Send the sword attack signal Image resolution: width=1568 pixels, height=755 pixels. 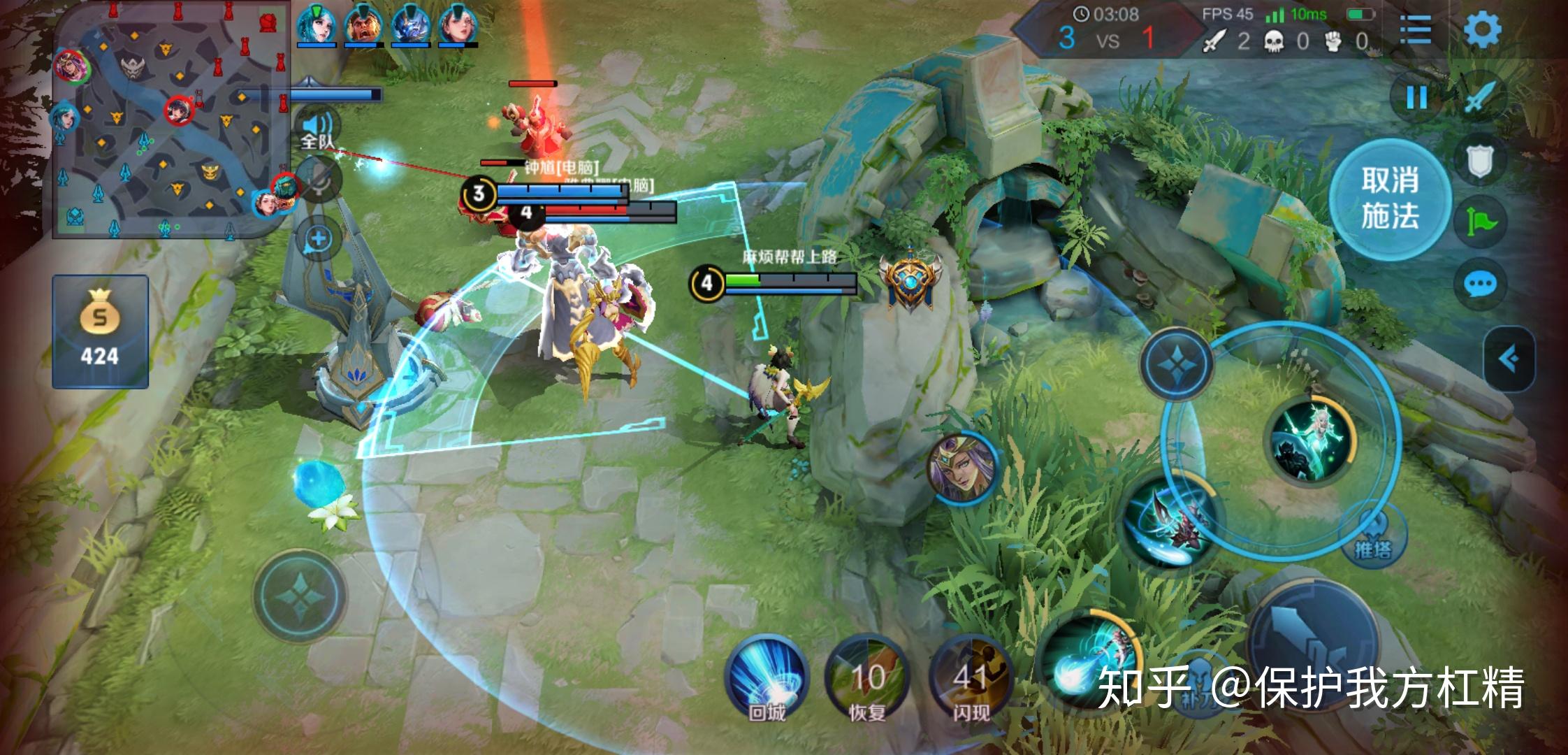click(x=1481, y=98)
